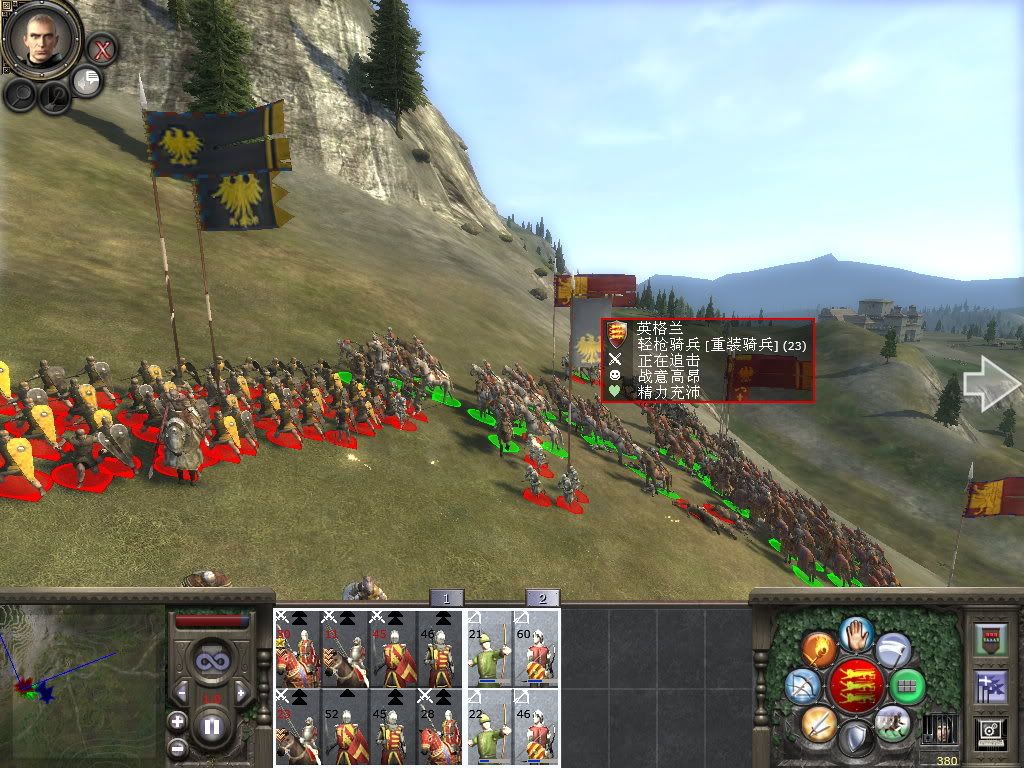Zoom out on the minimap
This screenshot has width=1024, height=768.
tap(177, 747)
